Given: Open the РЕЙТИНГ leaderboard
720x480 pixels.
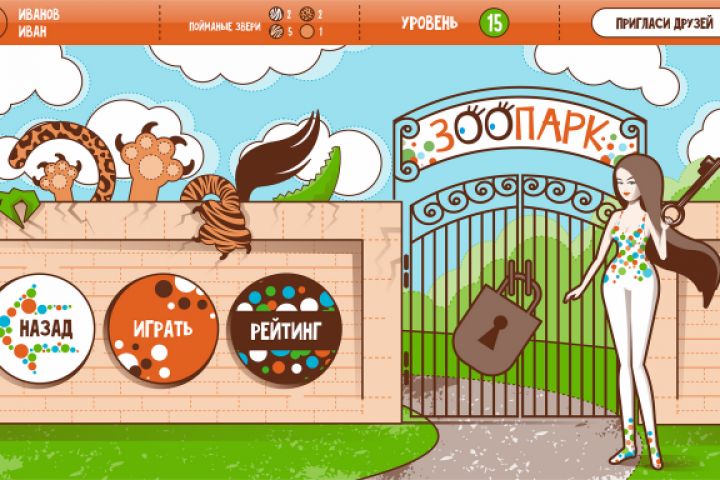Looking at the screenshot, I should [285, 328].
